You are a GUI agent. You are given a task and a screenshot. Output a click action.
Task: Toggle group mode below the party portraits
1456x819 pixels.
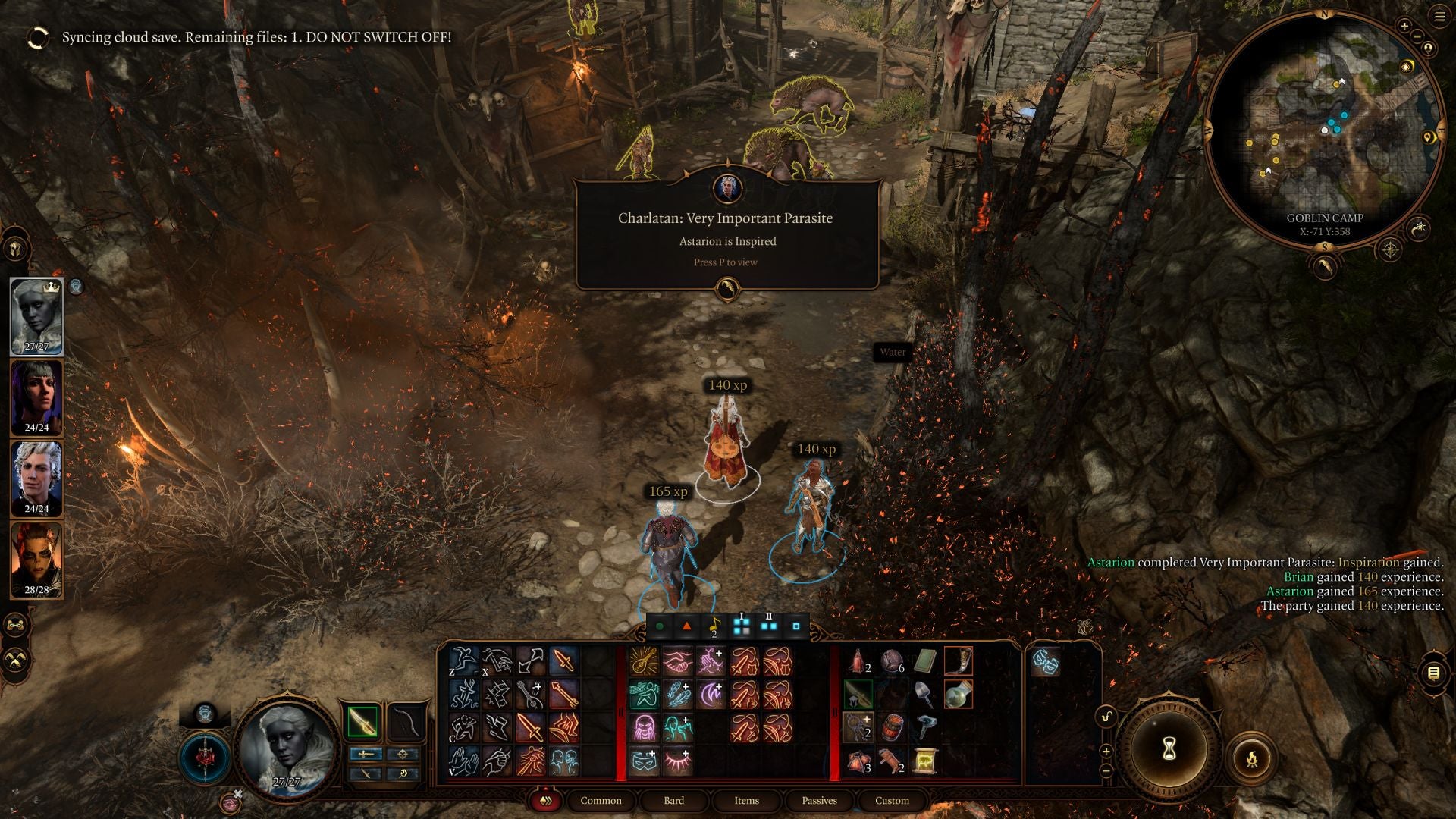click(x=14, y=624)
